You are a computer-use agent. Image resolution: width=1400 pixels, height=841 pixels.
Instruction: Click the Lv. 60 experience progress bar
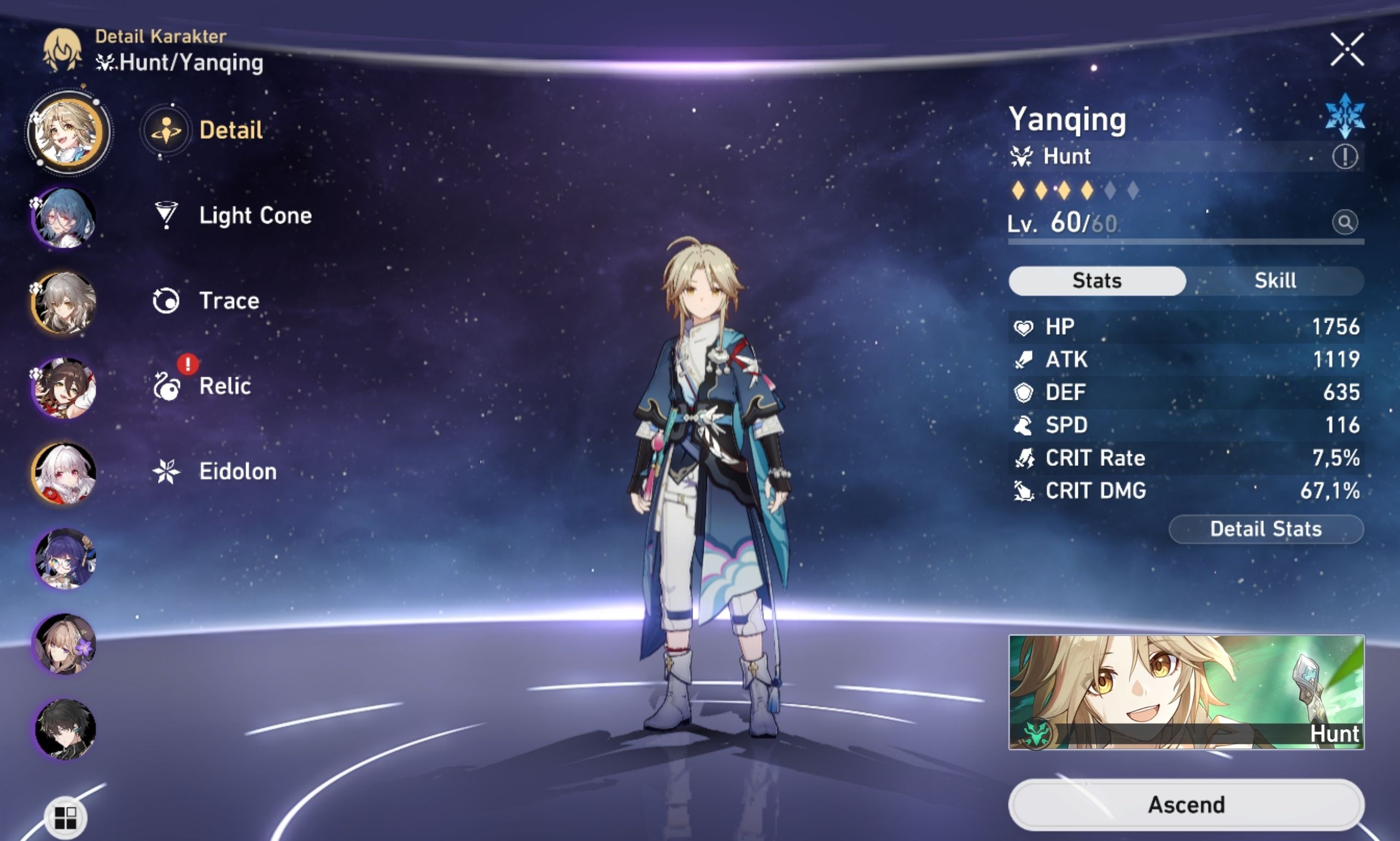coord(1185,240)
